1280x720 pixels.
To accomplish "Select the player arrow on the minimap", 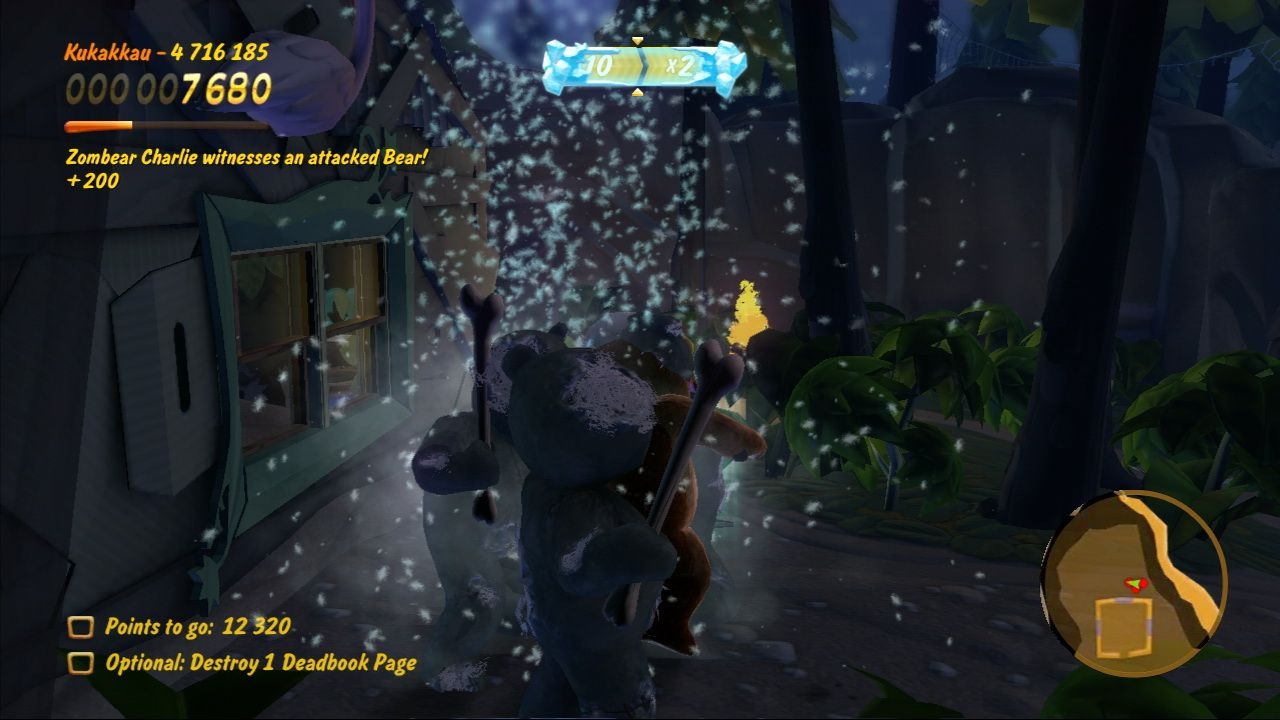I will pos(1133,583).
